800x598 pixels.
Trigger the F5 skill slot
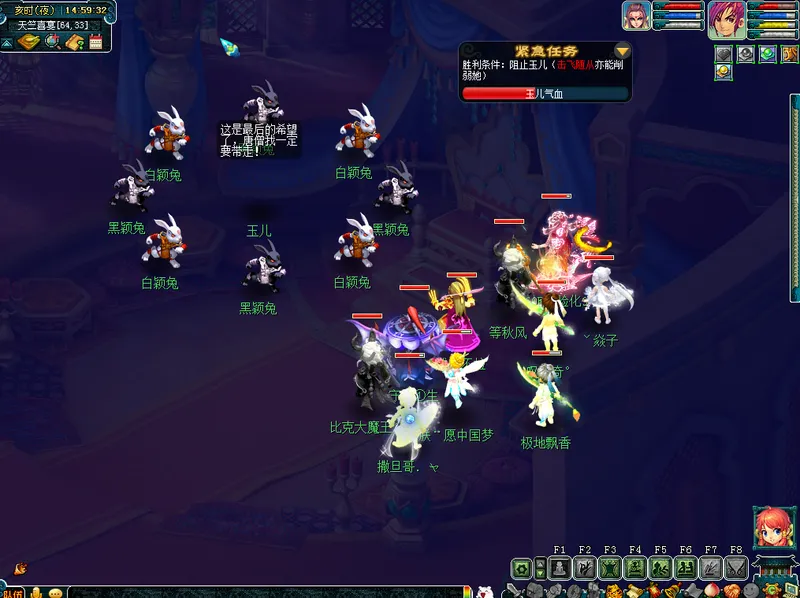[660, 569]
